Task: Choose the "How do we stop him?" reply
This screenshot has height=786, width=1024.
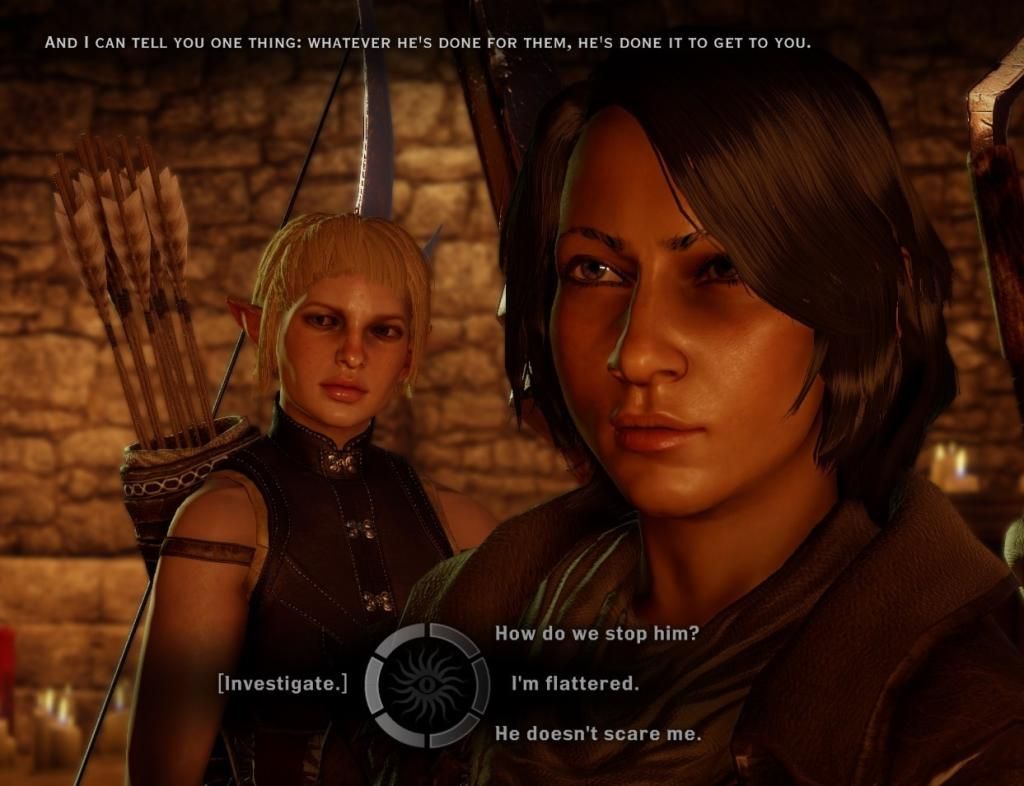Action: 596,634
